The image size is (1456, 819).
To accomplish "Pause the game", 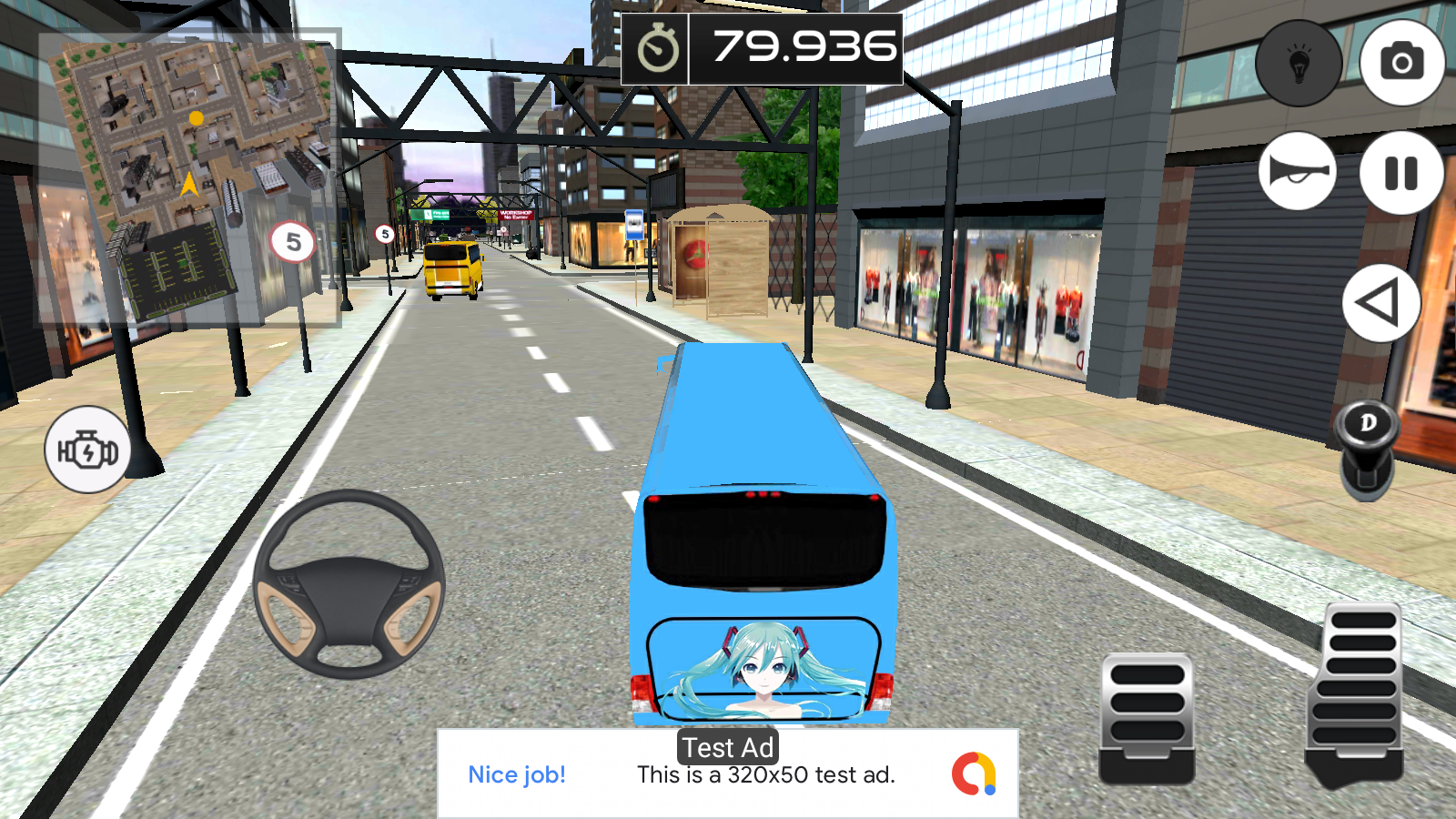I will 1401,173.
